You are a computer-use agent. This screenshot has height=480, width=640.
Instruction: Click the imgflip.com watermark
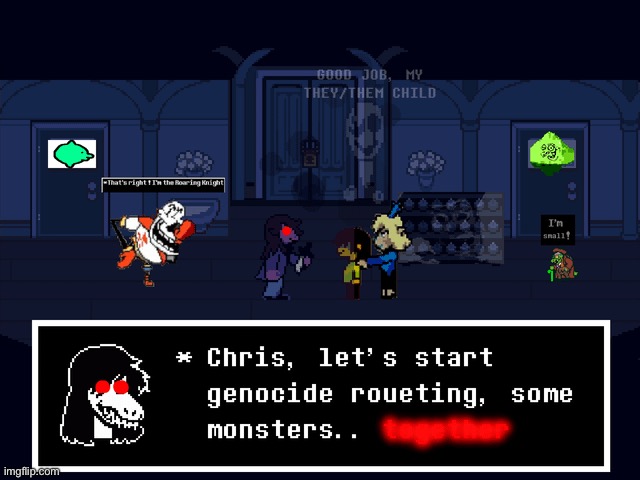[30, 471]
